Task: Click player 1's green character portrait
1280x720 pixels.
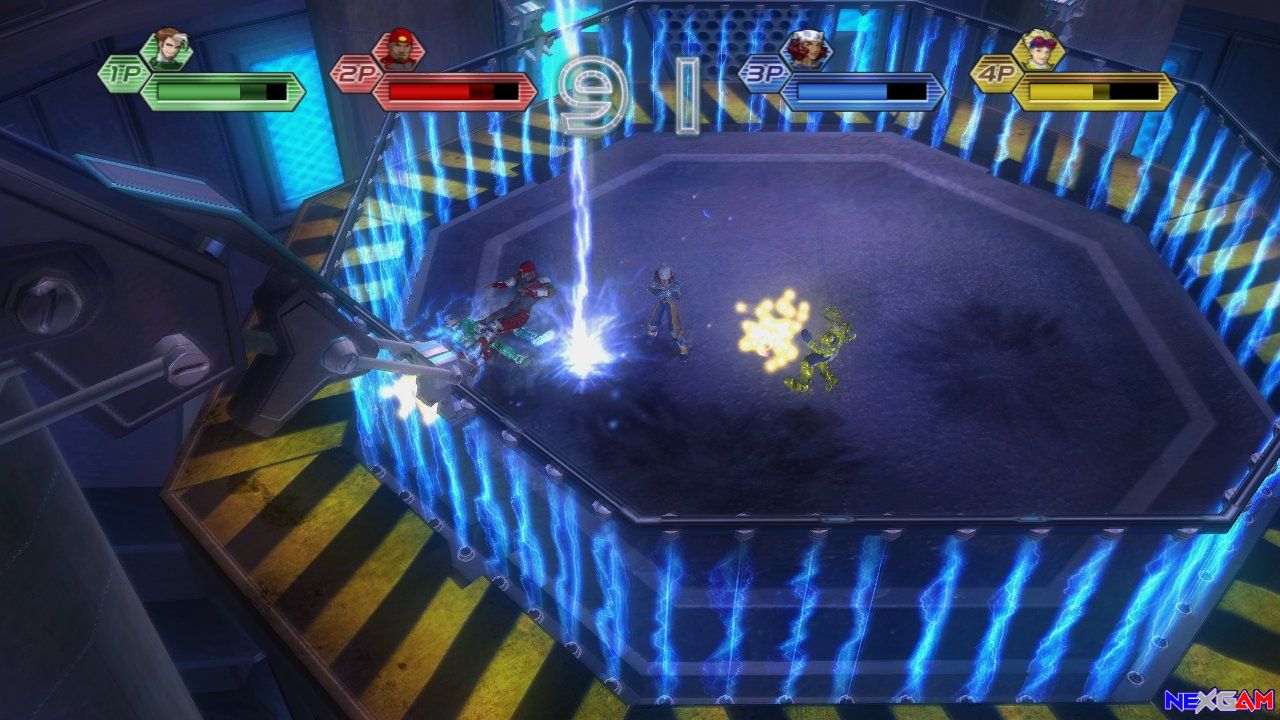Action: click(164, 49)
